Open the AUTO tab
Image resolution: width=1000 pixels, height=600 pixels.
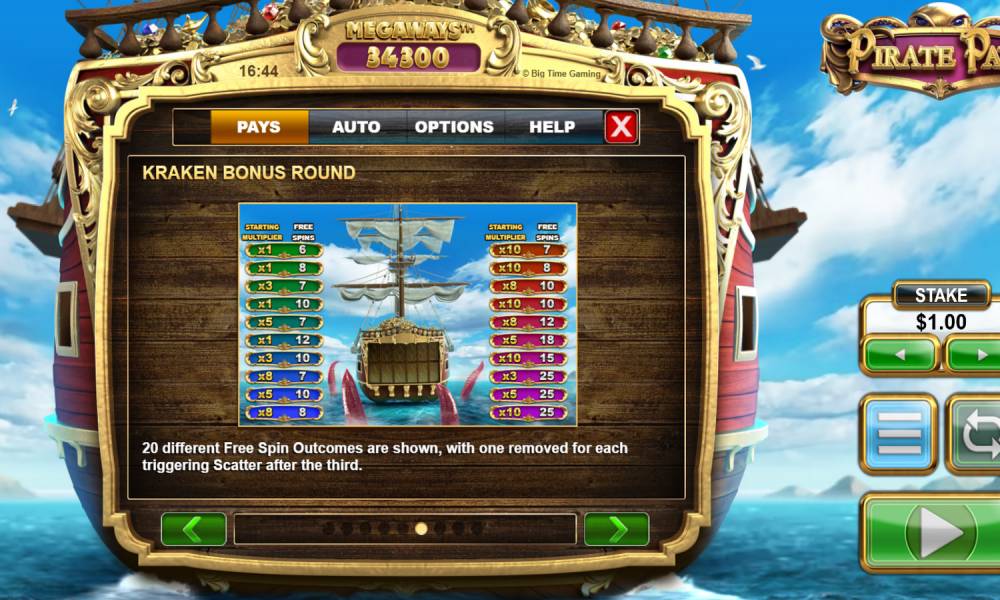tap(356, 127)
